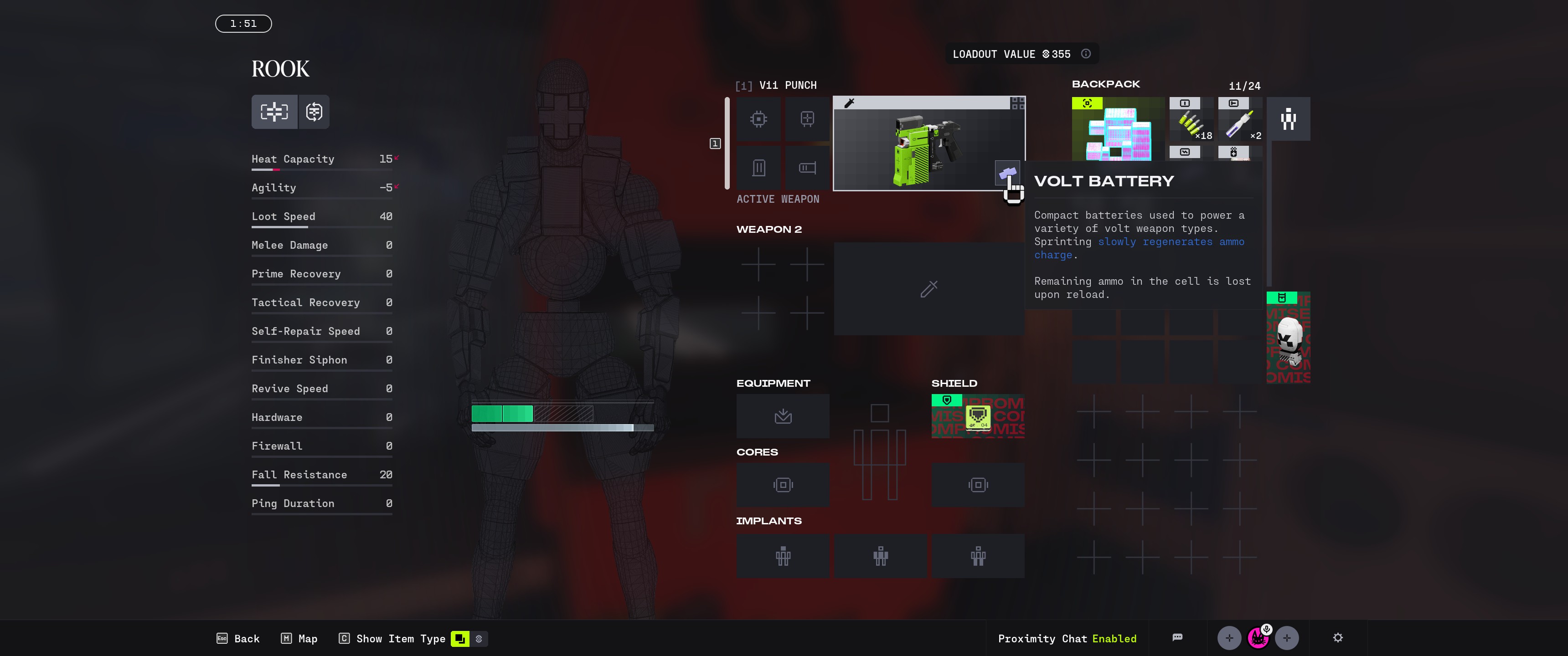The height and width of the screenshot is (656, 1568).
Task: Select the equipped shield item
Action: point(978,416)
